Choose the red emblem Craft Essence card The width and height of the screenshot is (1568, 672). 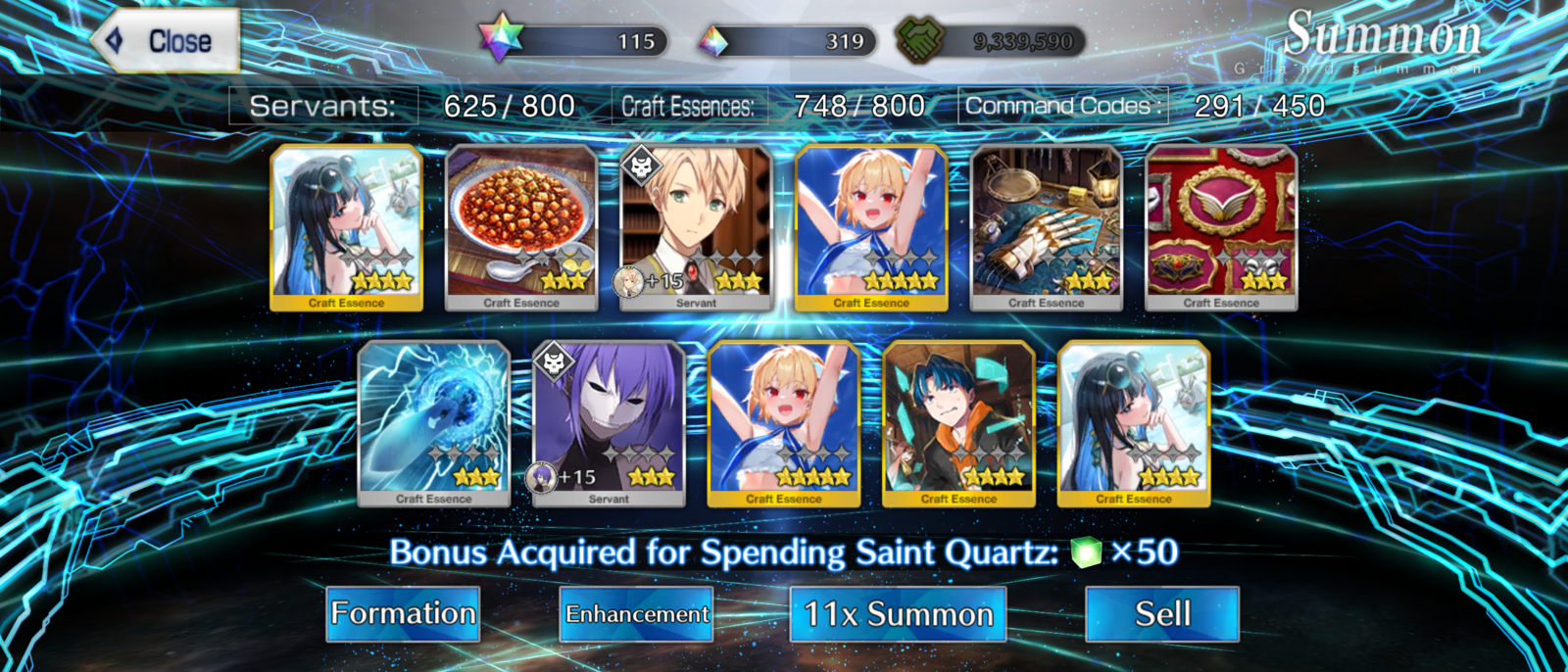[1221, 227]
